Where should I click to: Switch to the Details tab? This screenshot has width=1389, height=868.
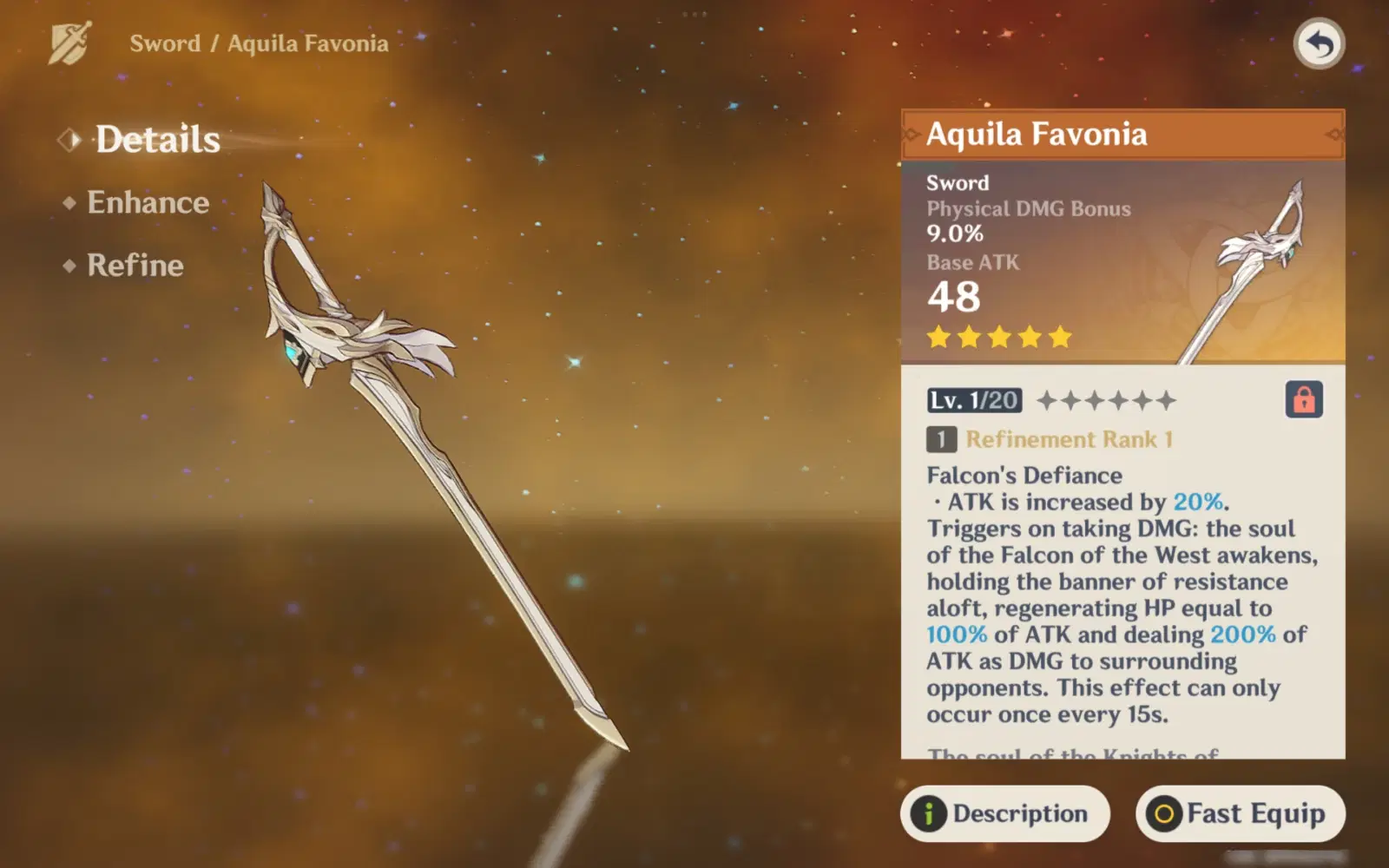157,140
